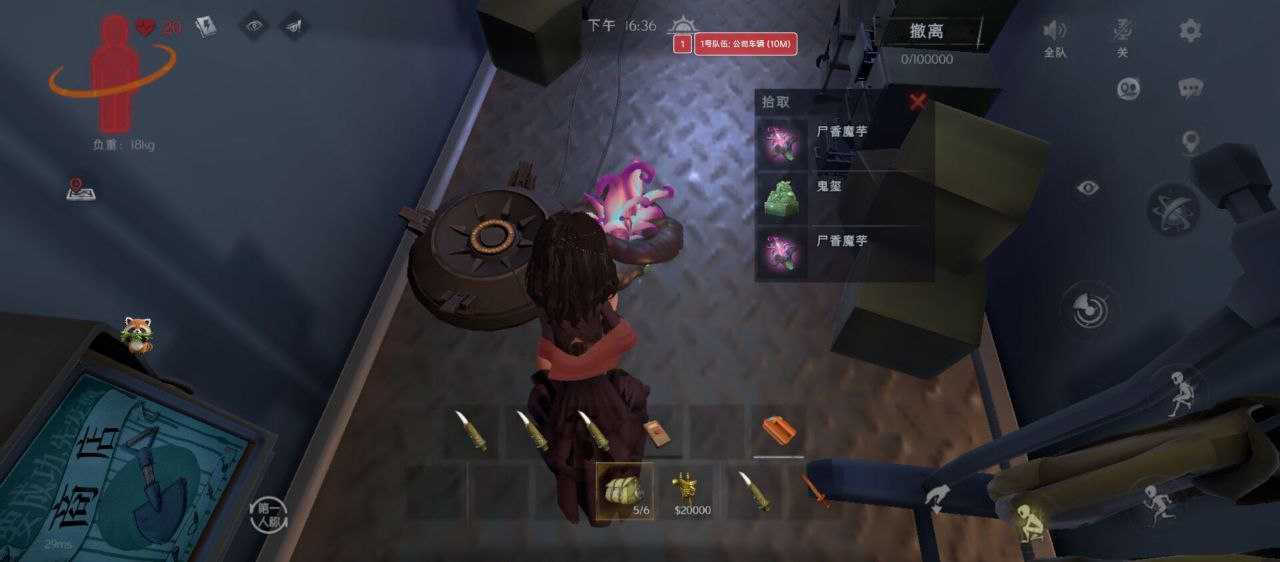This screenshot has height=562, width=1280.
Task: Select the bandage slot showing 5/6
Action: [x=625, y=490]
